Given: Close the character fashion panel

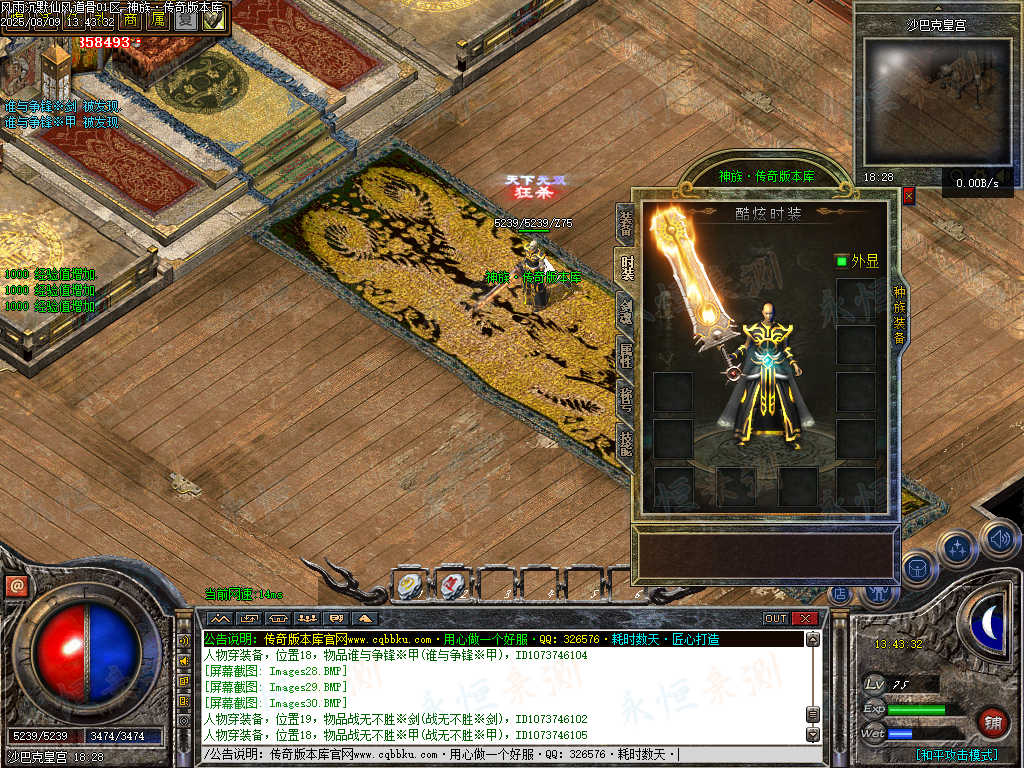Looking at the screenshot, I should tap(908, 196).
